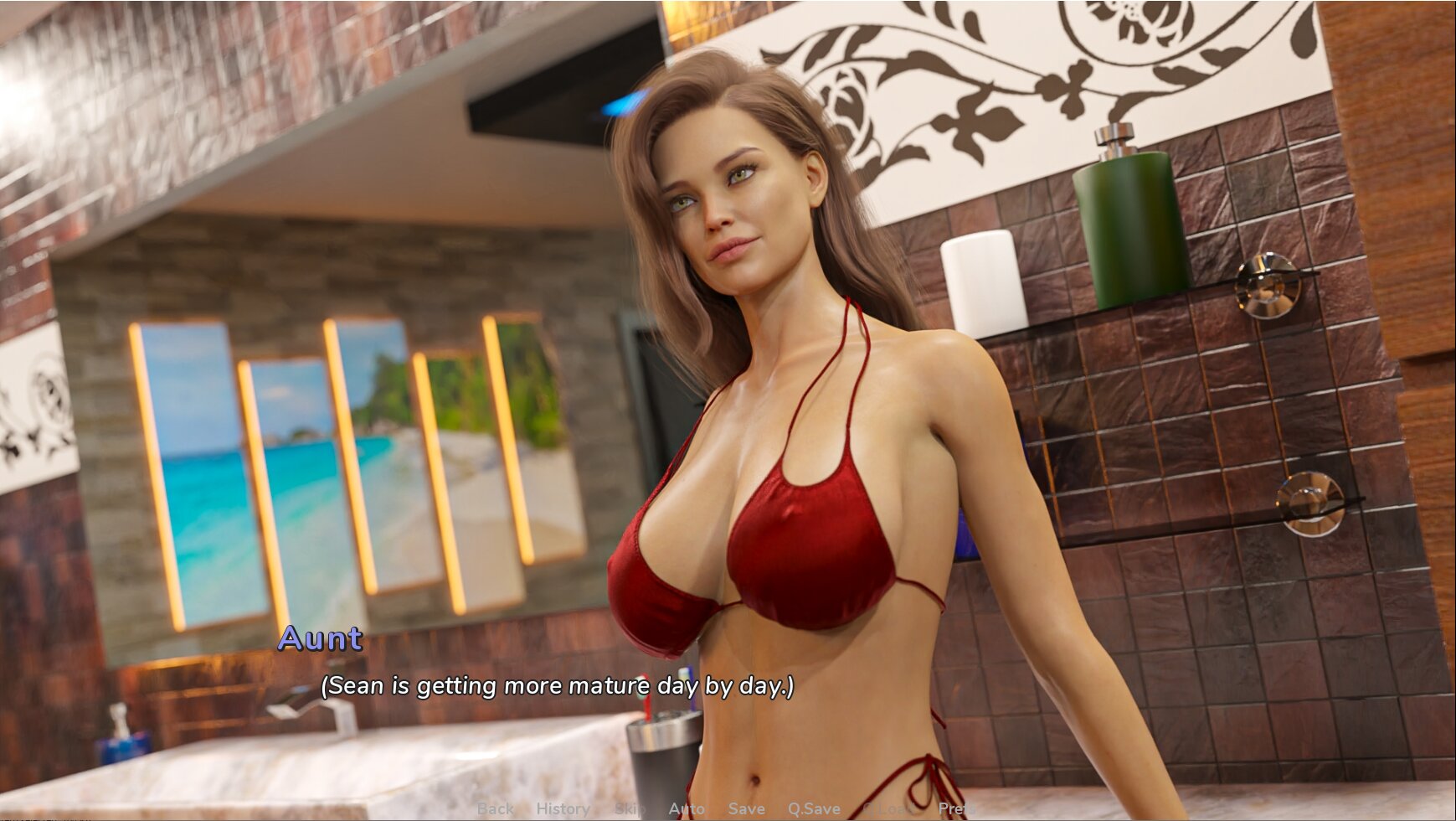Enable Auto-advance for dialogue
The width and height of the screenshot is (1456, 821).
tap(687, 808)
